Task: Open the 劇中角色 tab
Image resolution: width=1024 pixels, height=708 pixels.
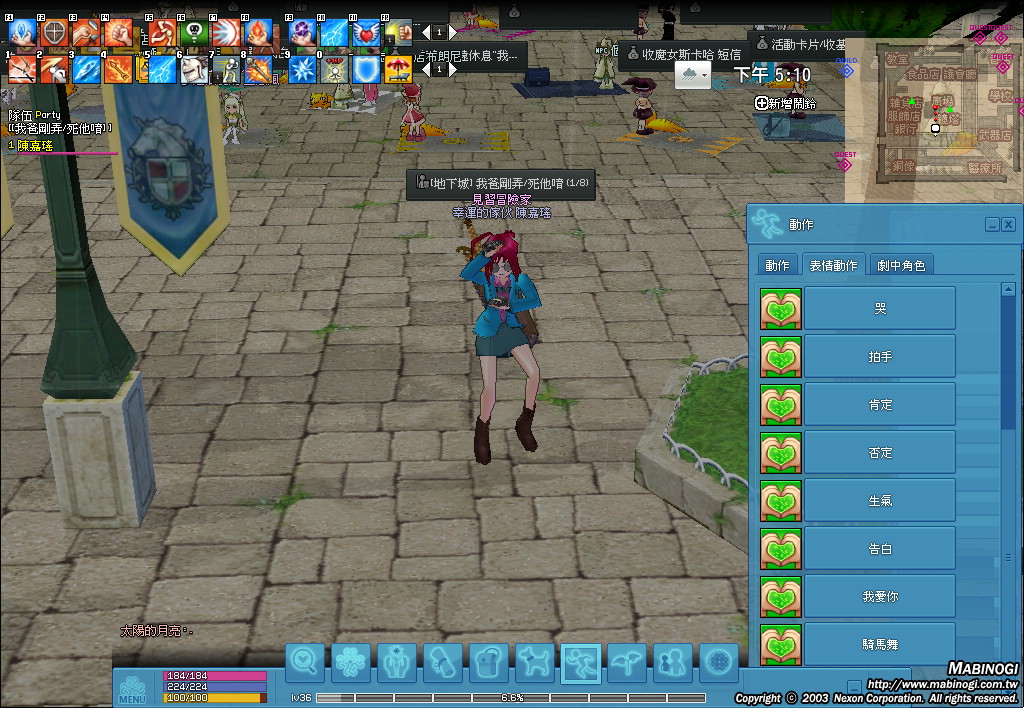Action: (x=901, y=265)
